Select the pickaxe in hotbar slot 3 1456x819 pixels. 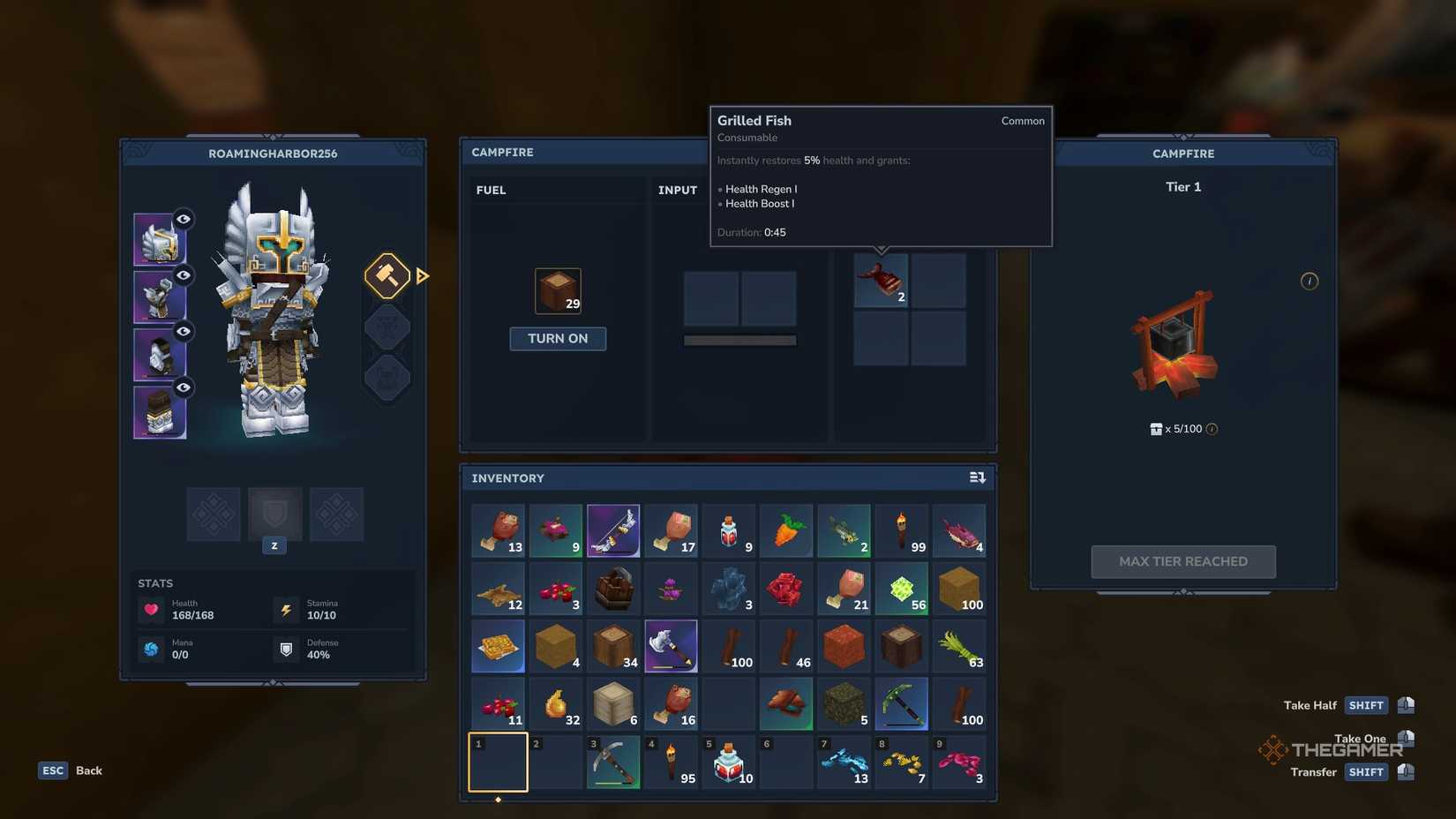pyautogui.click(x=613, y=762)
